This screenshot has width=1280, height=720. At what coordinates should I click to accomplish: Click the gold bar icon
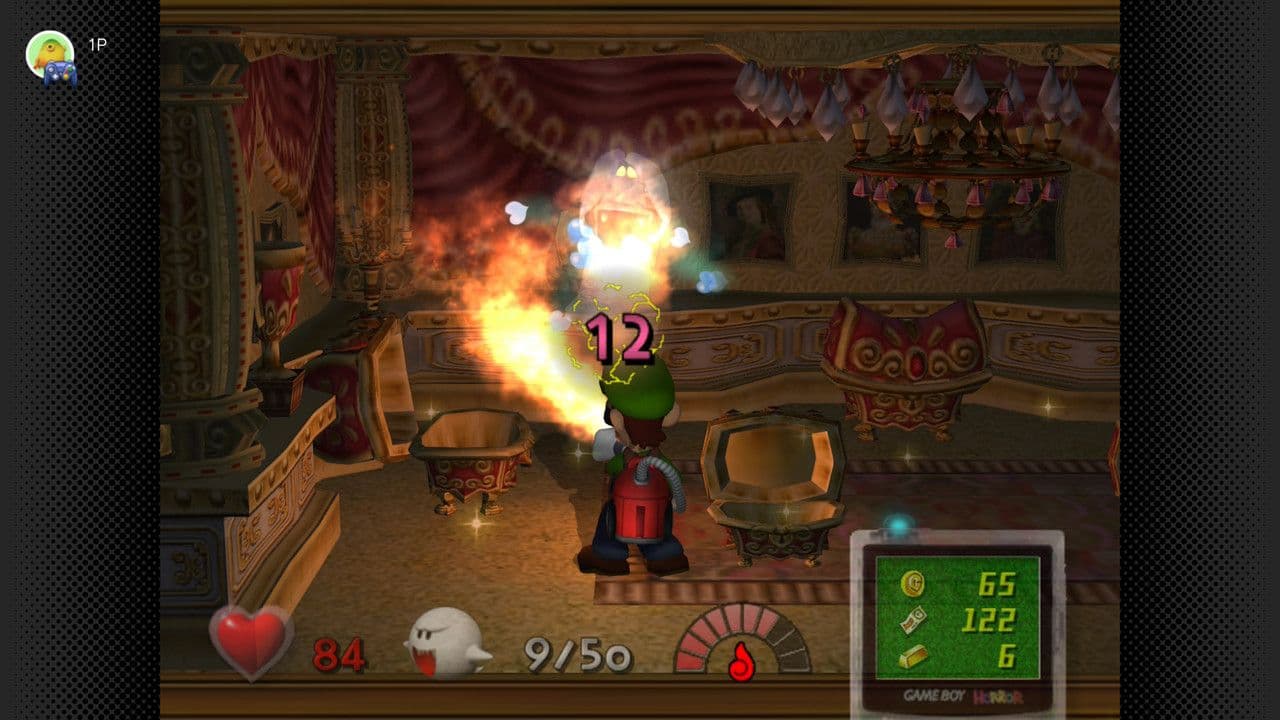tap(912, 656)
